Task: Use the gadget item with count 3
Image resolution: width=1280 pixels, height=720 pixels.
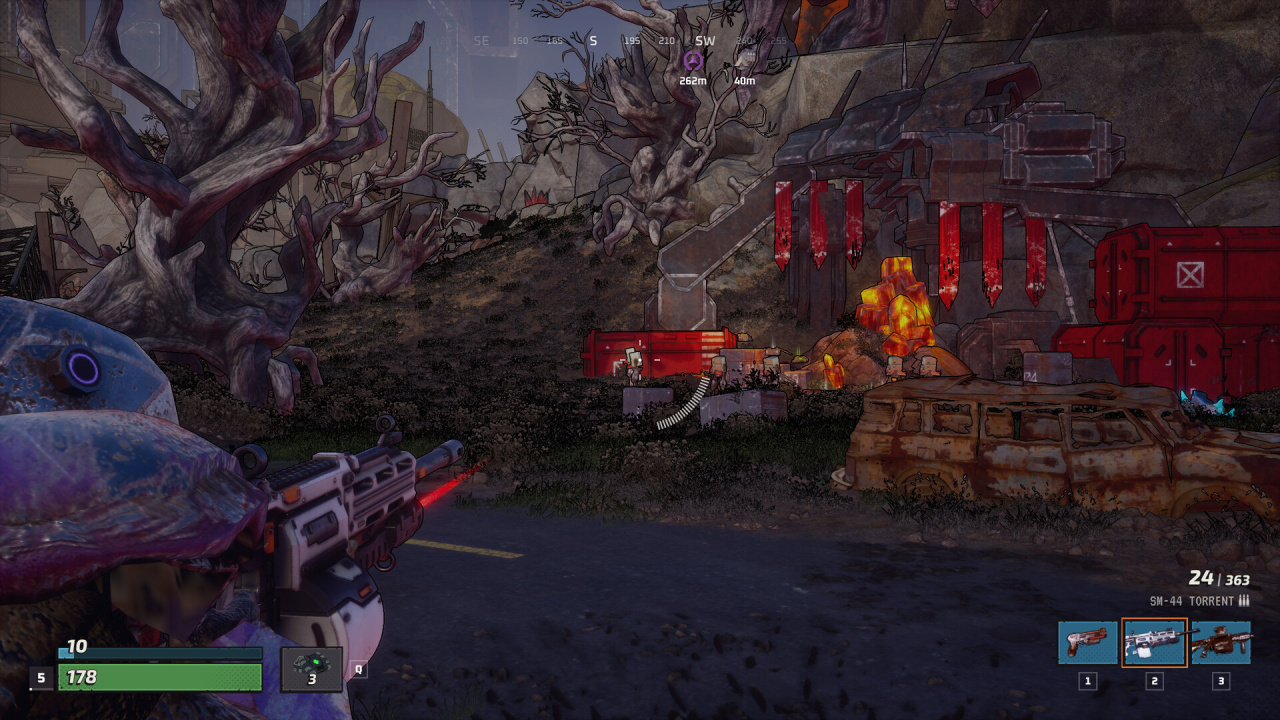Action: (x=311, y=668)
